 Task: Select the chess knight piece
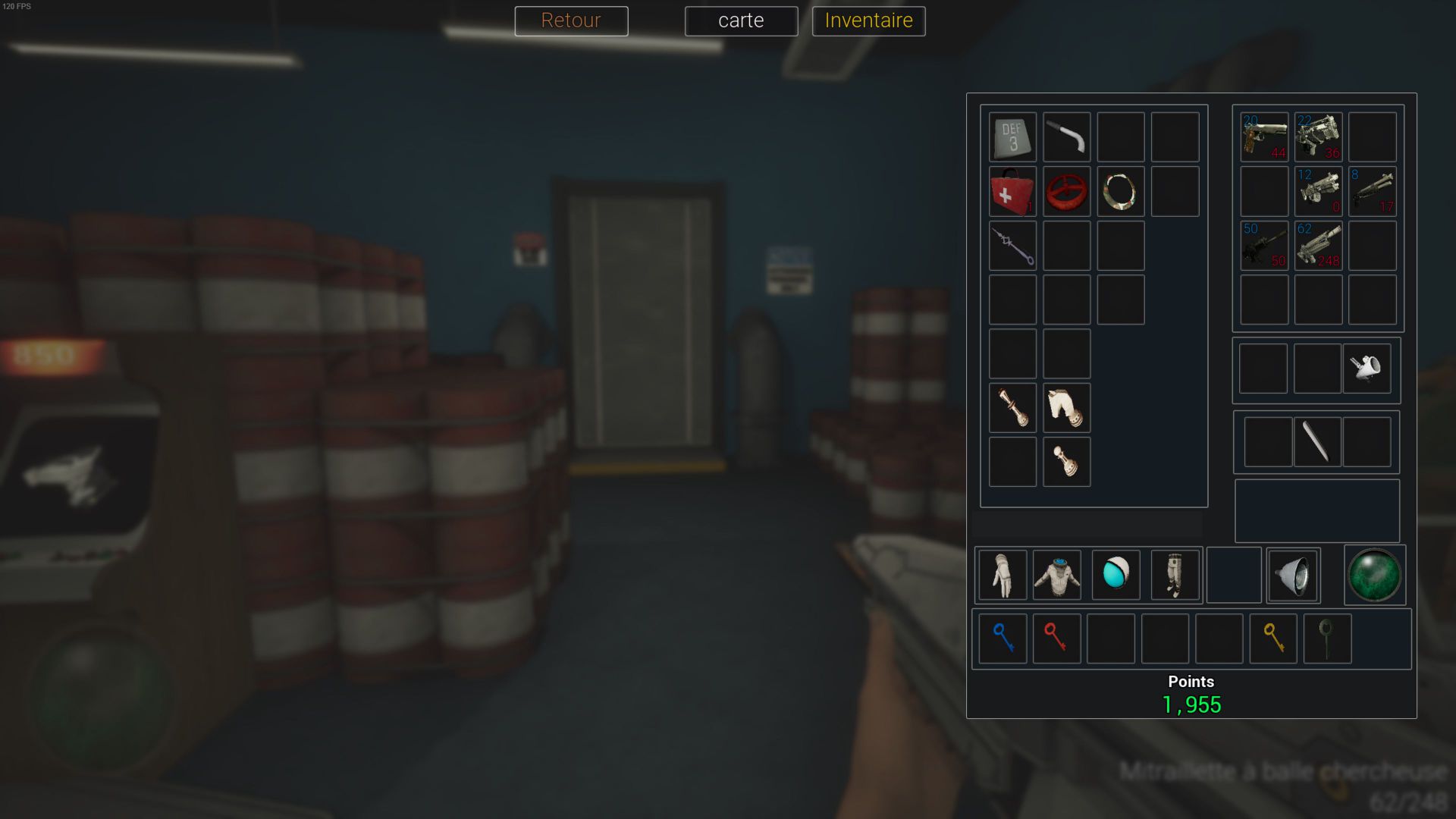(x=1066, y=408)
